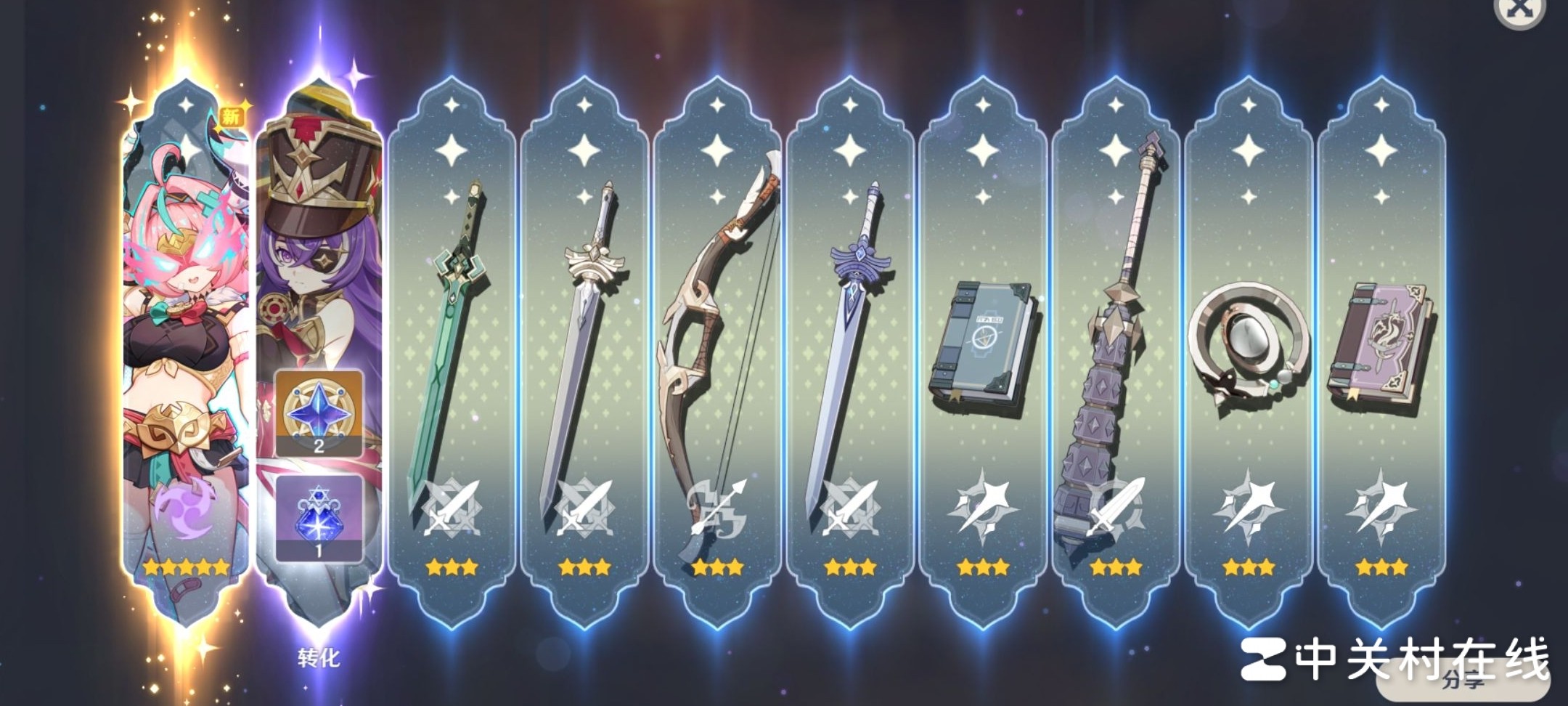Inspect the purple stella fortuna conversion icon
Viewport: 1568px width, 706px height.
[x=319, y=518]
